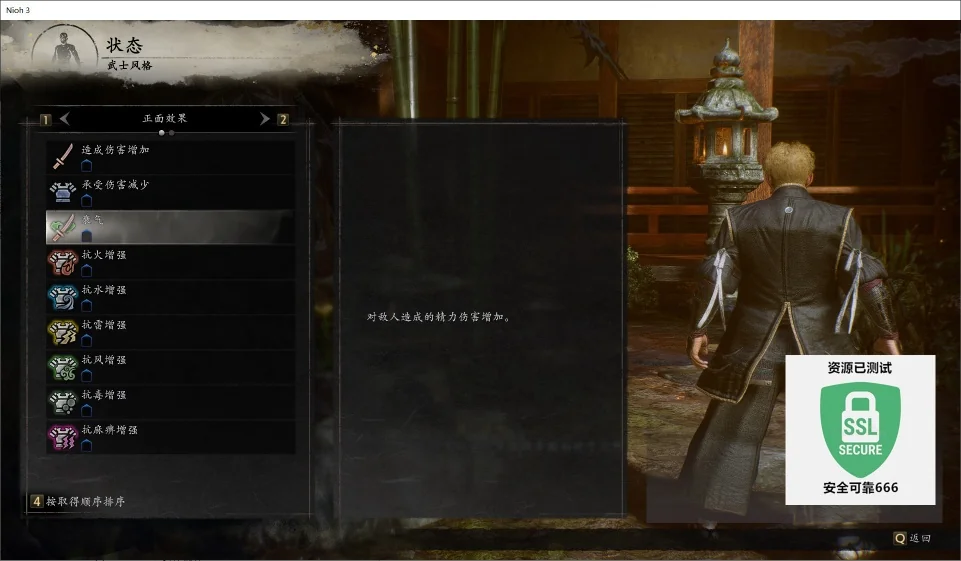Choose the highlighted 杀气 effect entry
The image size is (961, 561).
coord(170,227)
